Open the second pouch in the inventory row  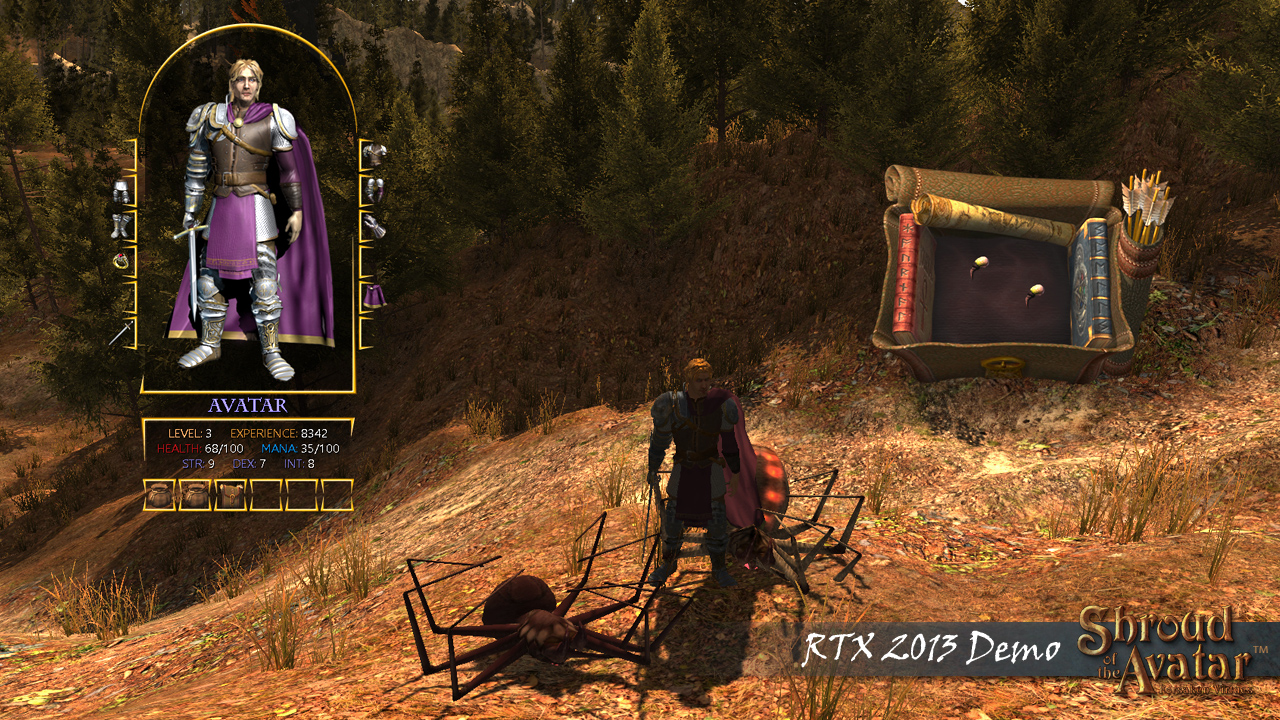click(x=195, y=493)
